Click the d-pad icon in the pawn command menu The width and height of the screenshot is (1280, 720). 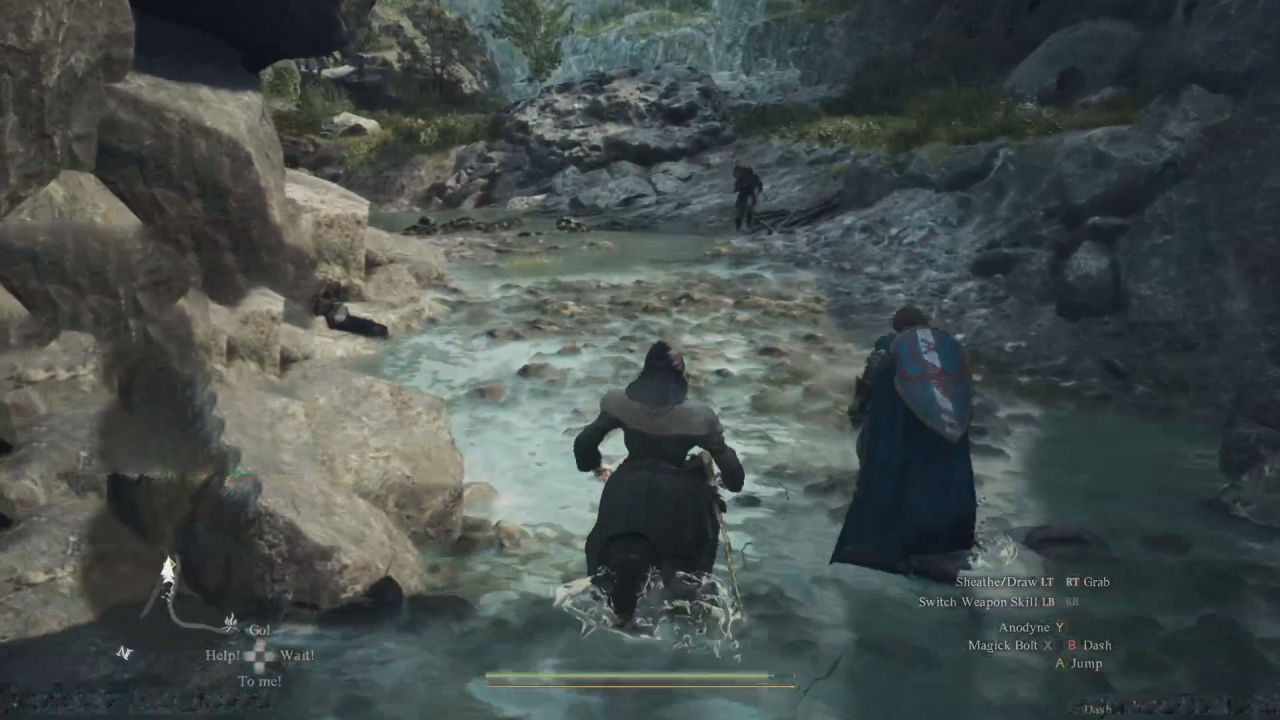pyautogui.click(x=259, y=655)
